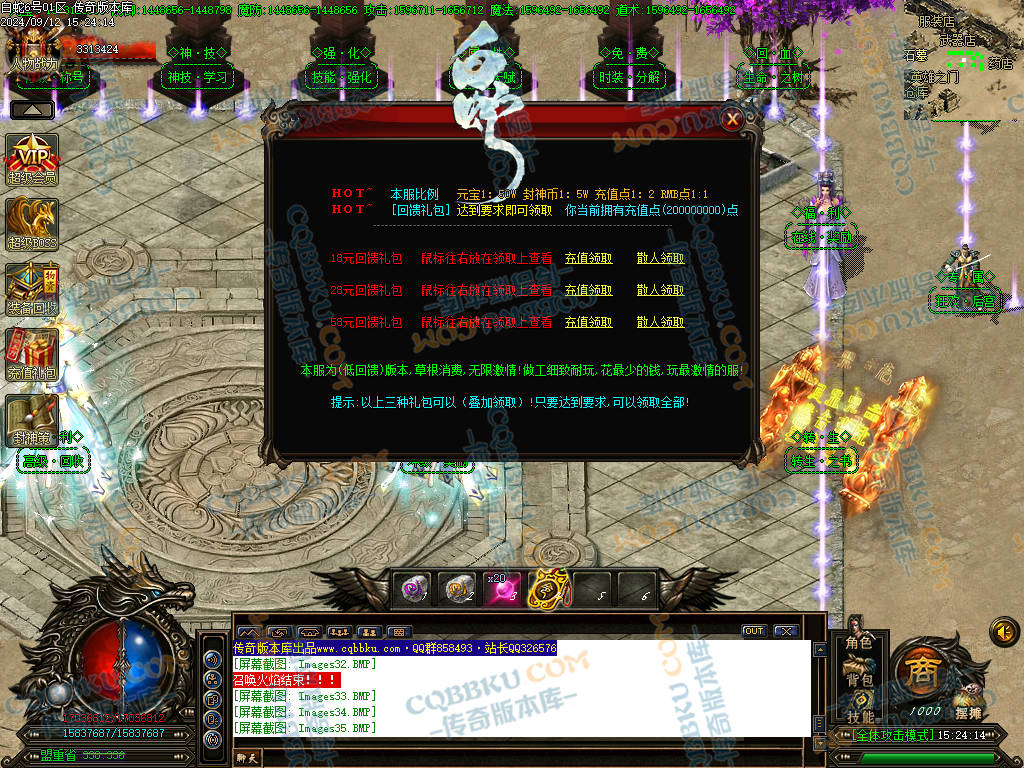Open the 角色 character sheet
Image resolution: width=1024 pixels, height=768 pixels.
(859, 644)
